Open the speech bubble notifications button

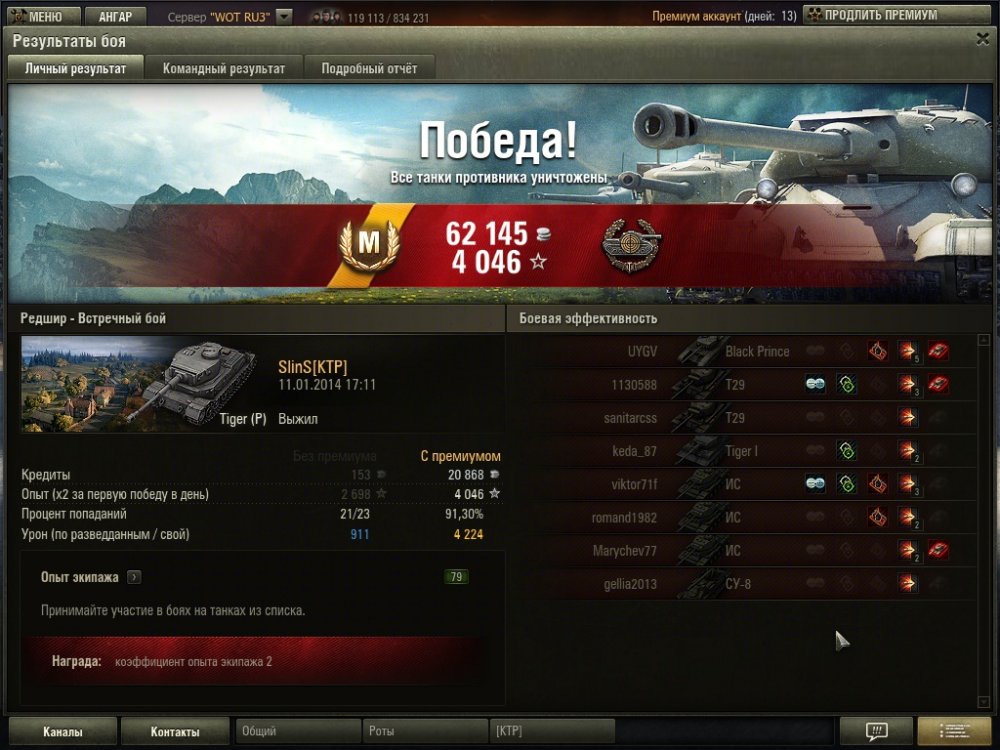(x=876, y=731)
